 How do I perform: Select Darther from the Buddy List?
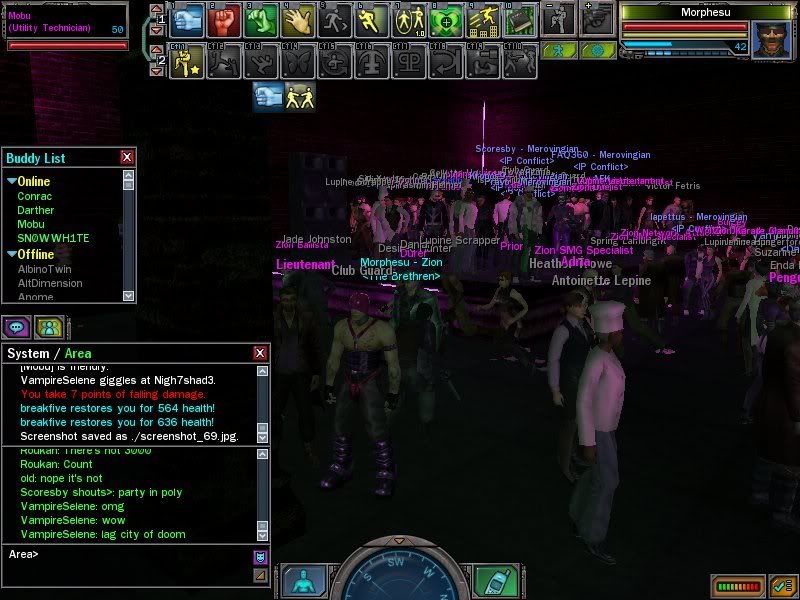[x=36, y=210]
